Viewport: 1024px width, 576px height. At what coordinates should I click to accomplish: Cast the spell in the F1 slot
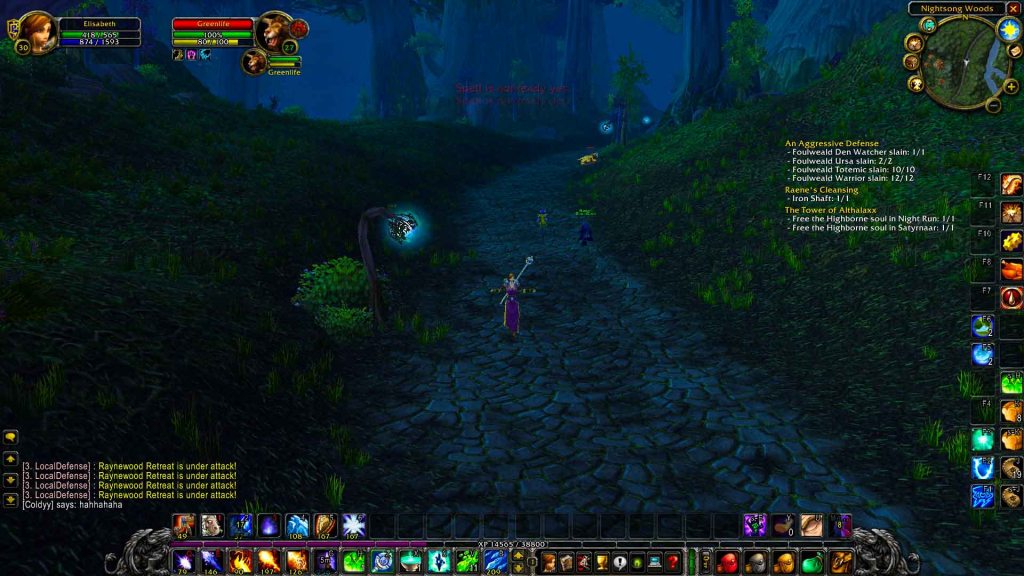(x=983, y=496)
